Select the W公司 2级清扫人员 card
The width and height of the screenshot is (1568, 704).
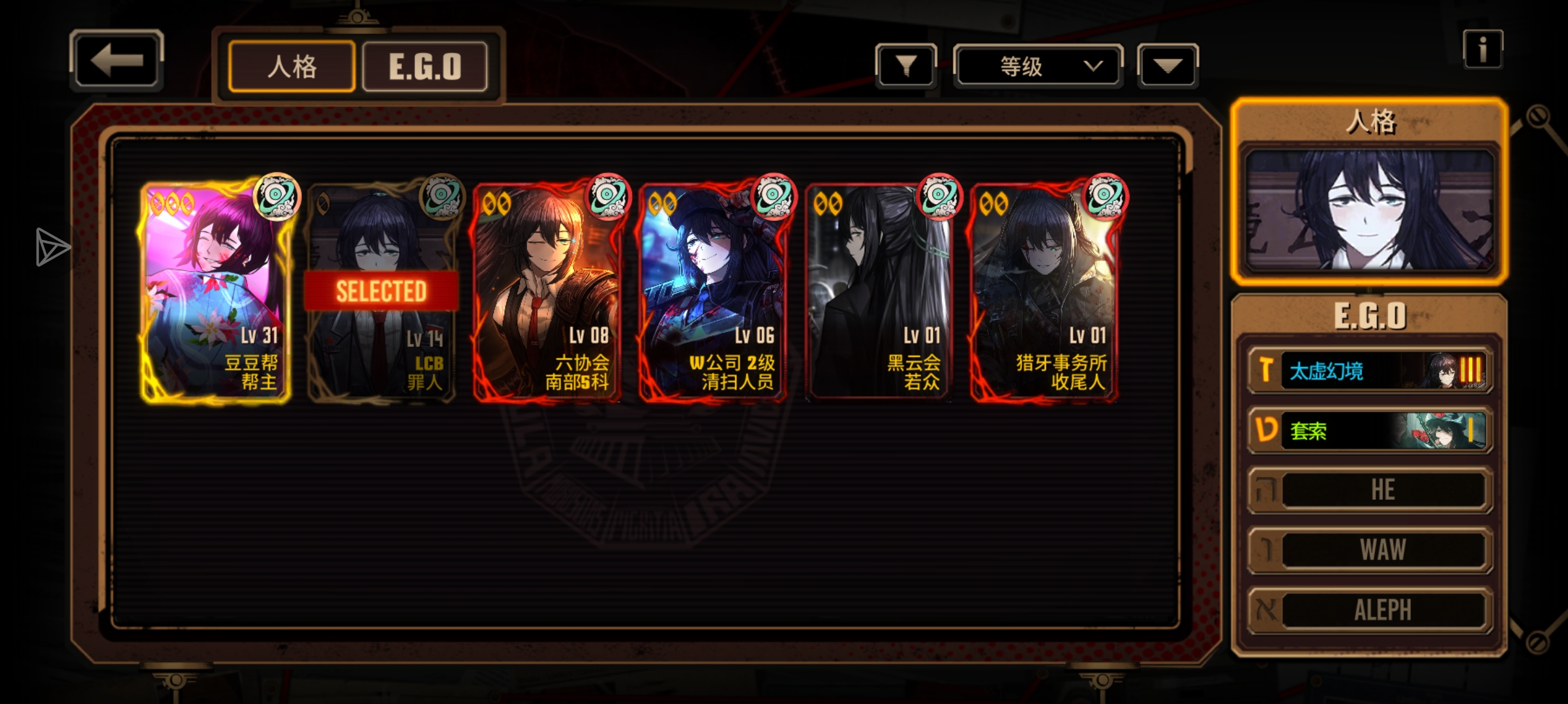[x=713, y=291]
